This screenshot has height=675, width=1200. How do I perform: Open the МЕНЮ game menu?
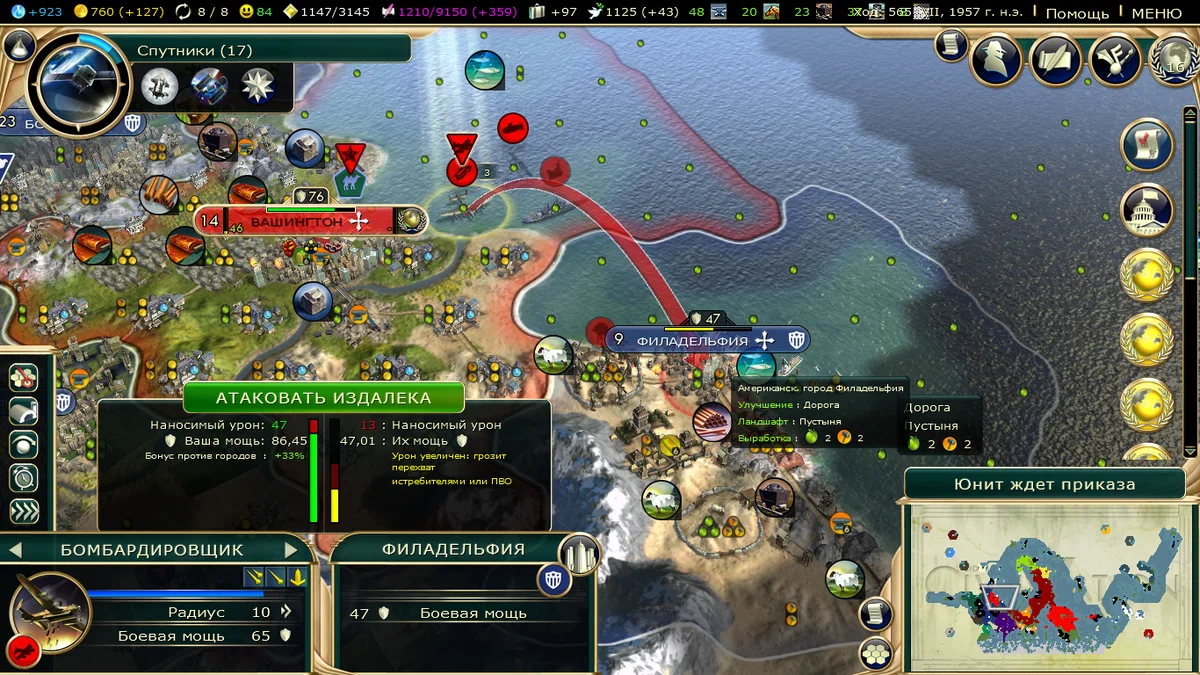pos(1156,13)
